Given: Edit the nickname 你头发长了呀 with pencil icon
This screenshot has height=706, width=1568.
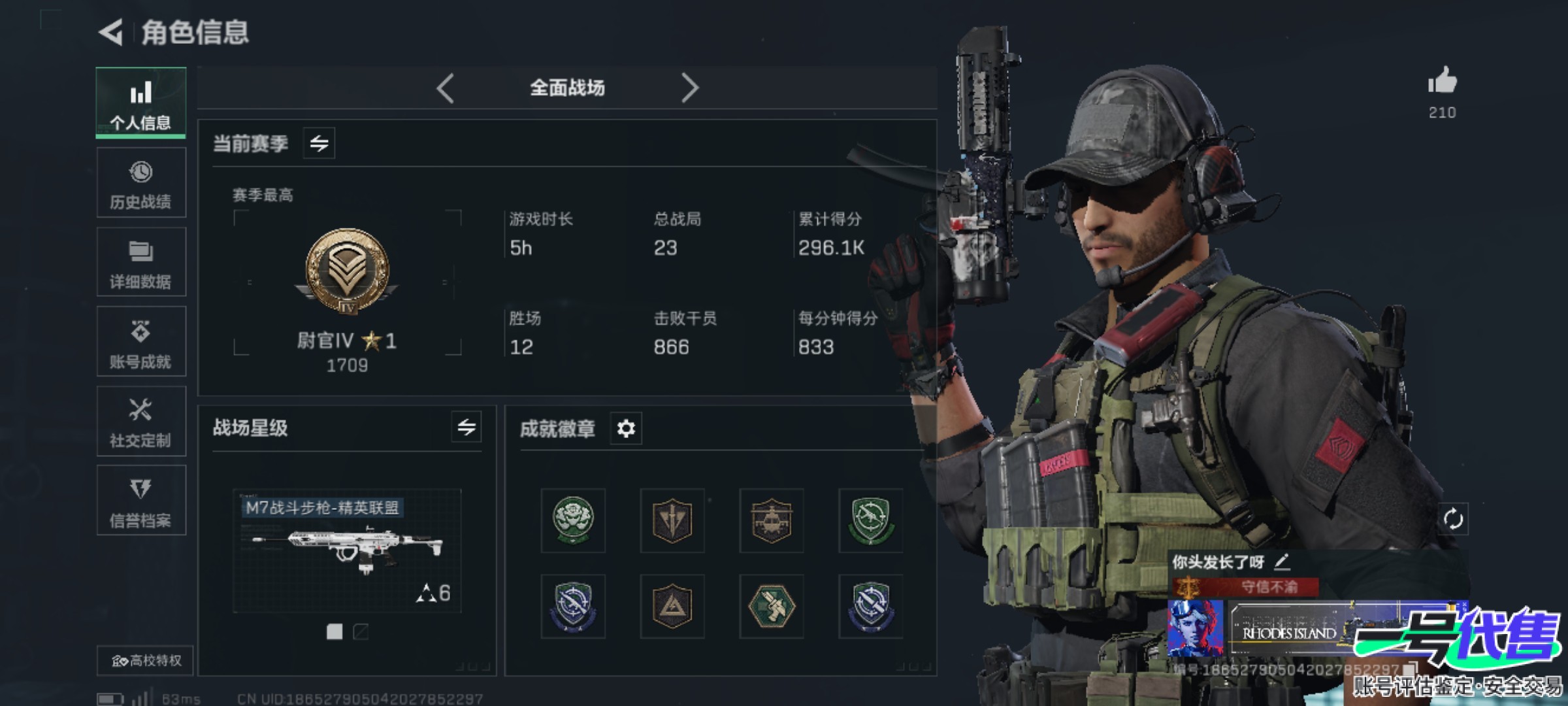Looking at the screenshot, I should (1282, 561).
